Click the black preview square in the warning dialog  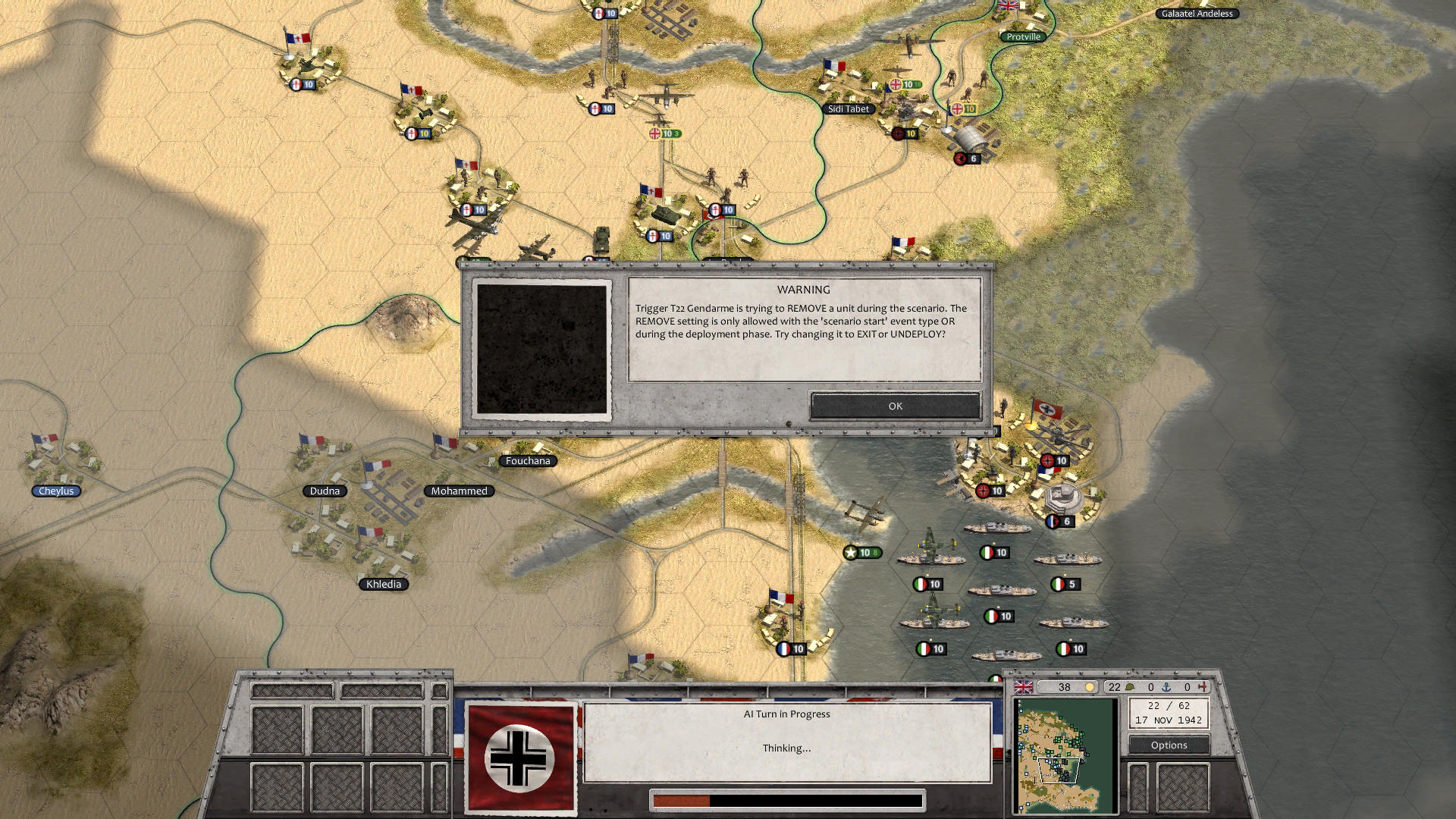542,349
